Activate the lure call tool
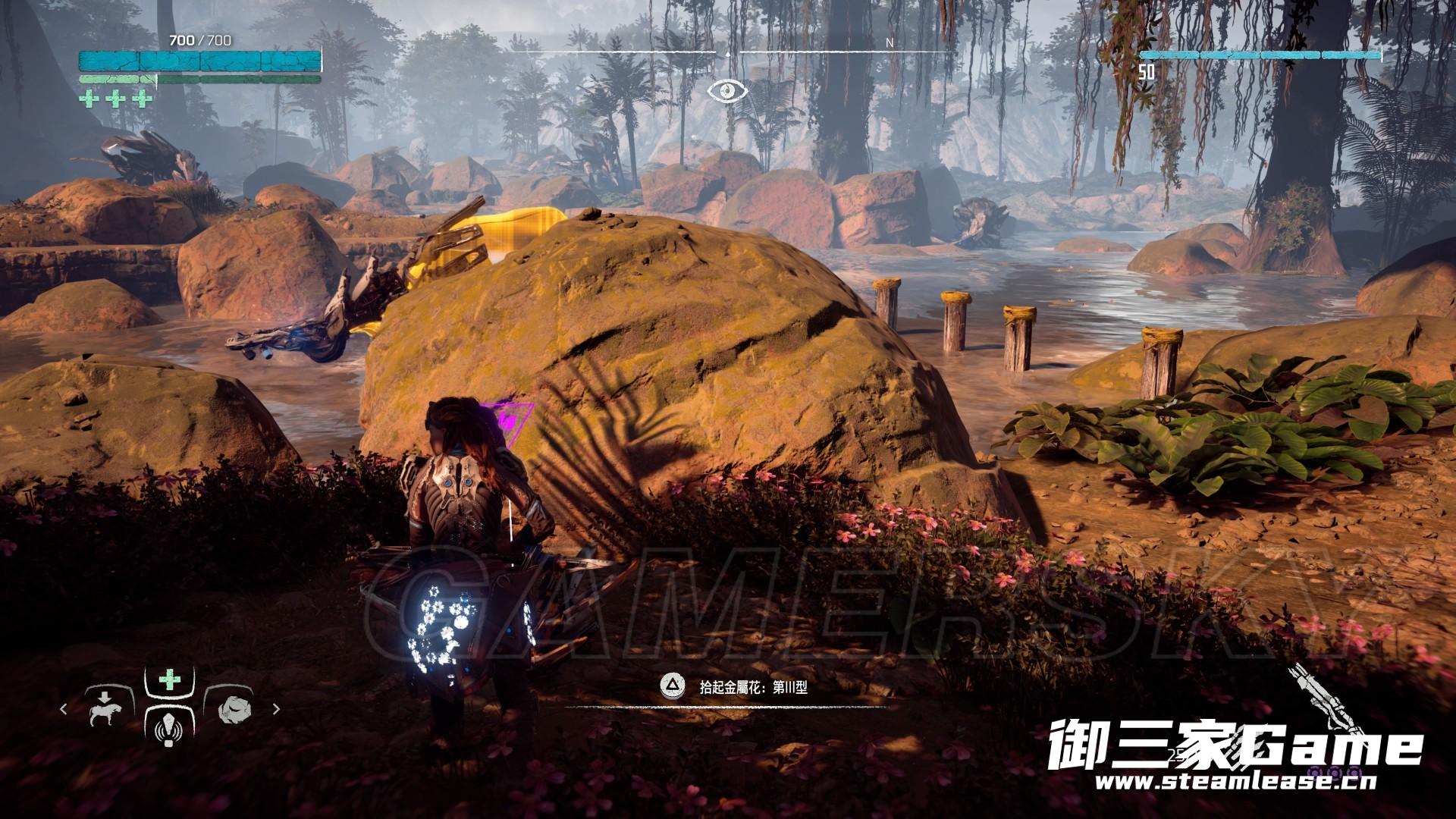Image resolution: width=1456 pixels, height=819 pixels. tap(169, 730)
